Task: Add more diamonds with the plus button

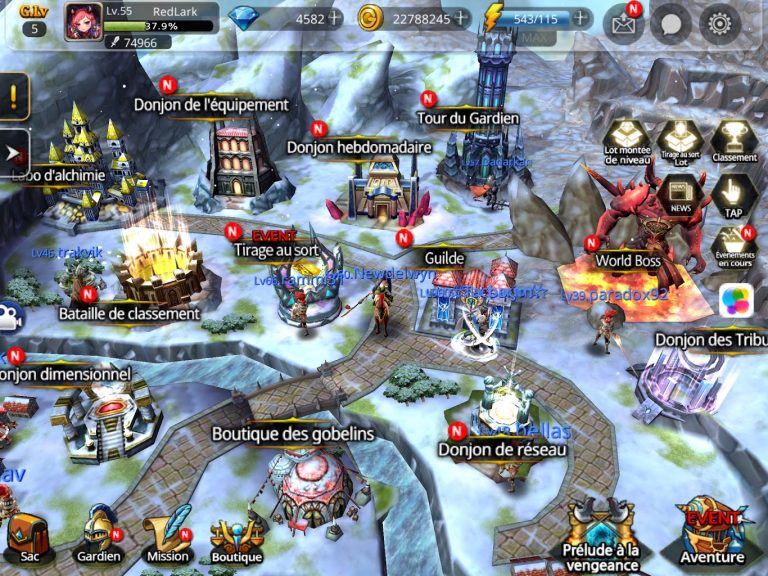Action: coord(333,18)
